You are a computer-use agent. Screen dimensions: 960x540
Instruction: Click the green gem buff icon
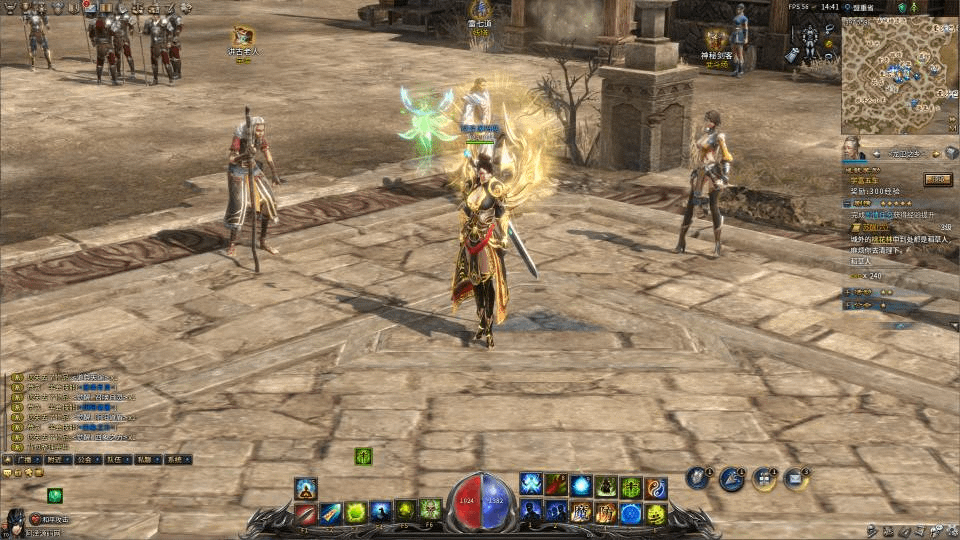55,495
